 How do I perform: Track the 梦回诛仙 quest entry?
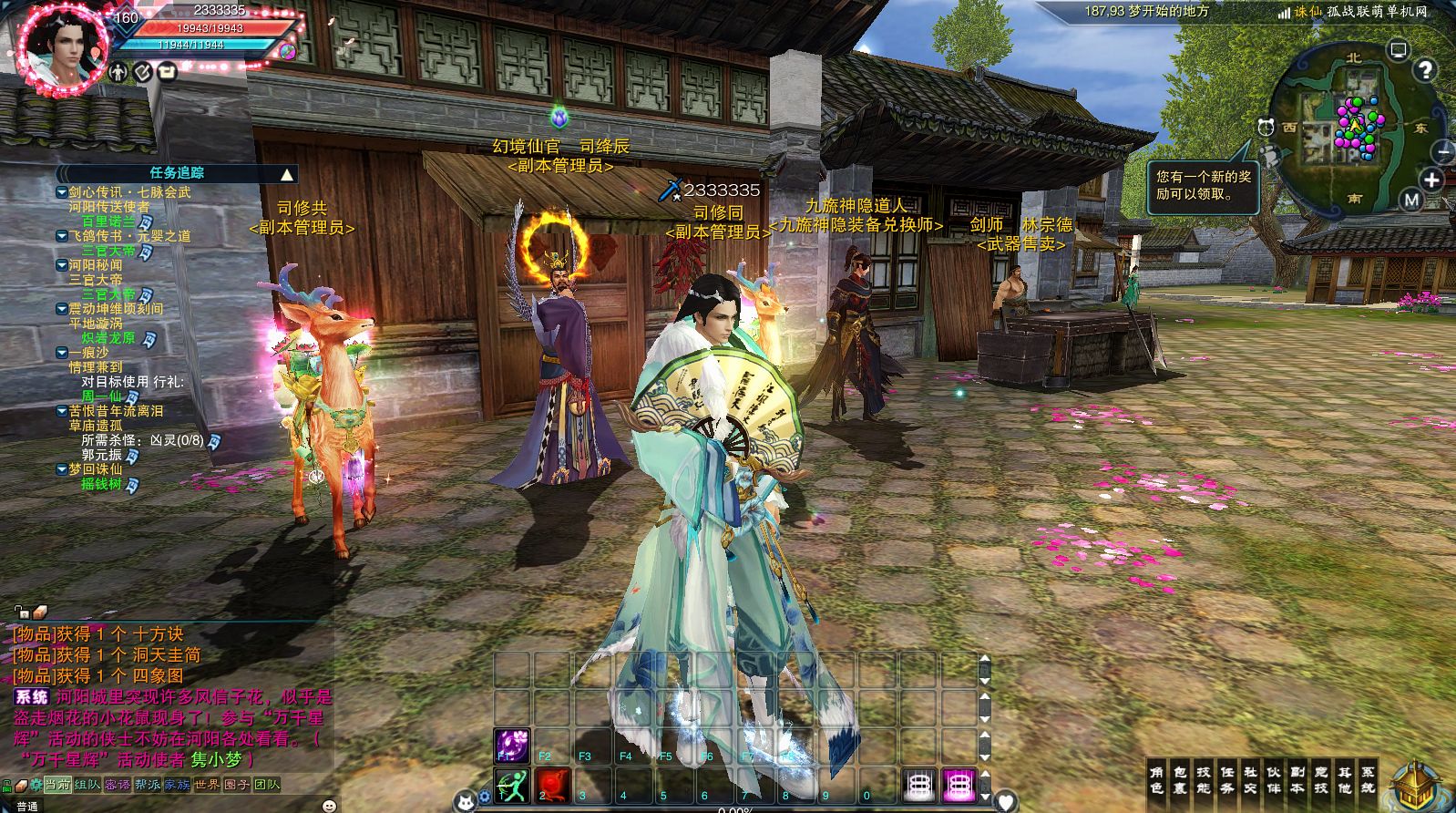(x=95, y=469)
